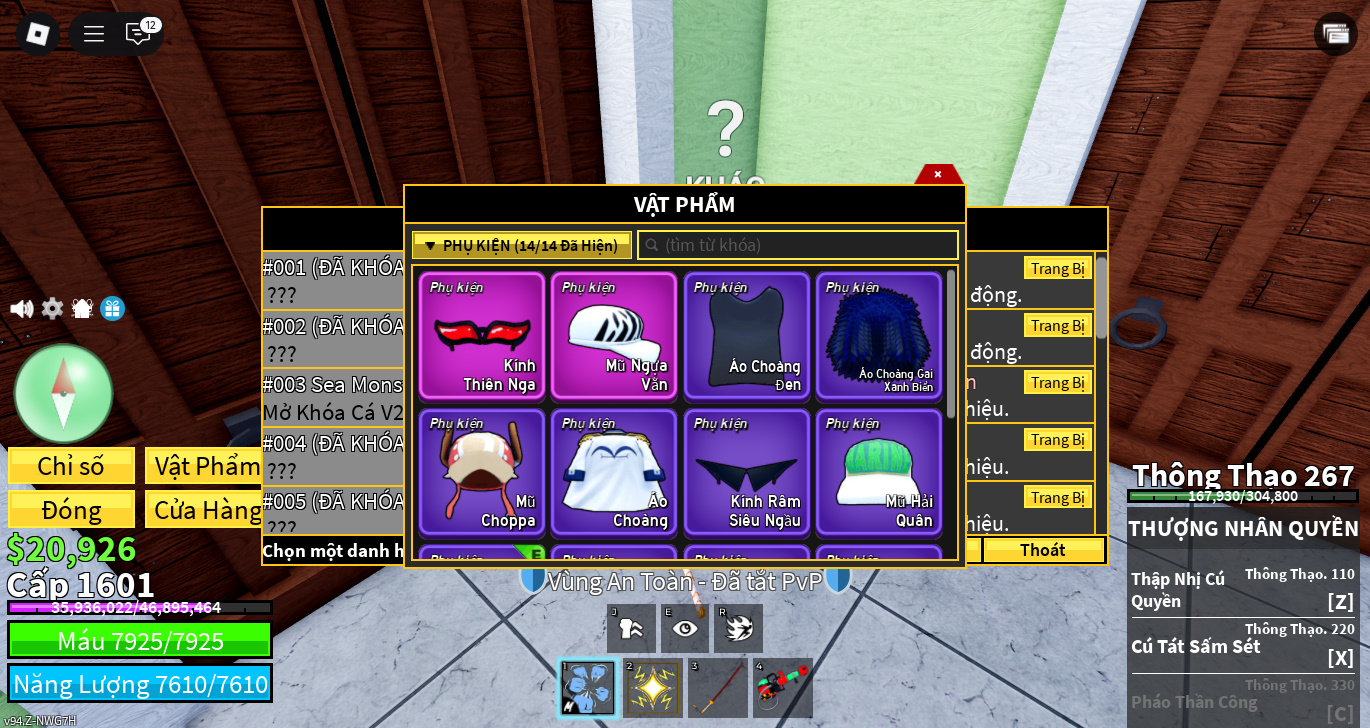Select the Mũ Hải Quân cap

pyautogui.click(x=878, y=472)
